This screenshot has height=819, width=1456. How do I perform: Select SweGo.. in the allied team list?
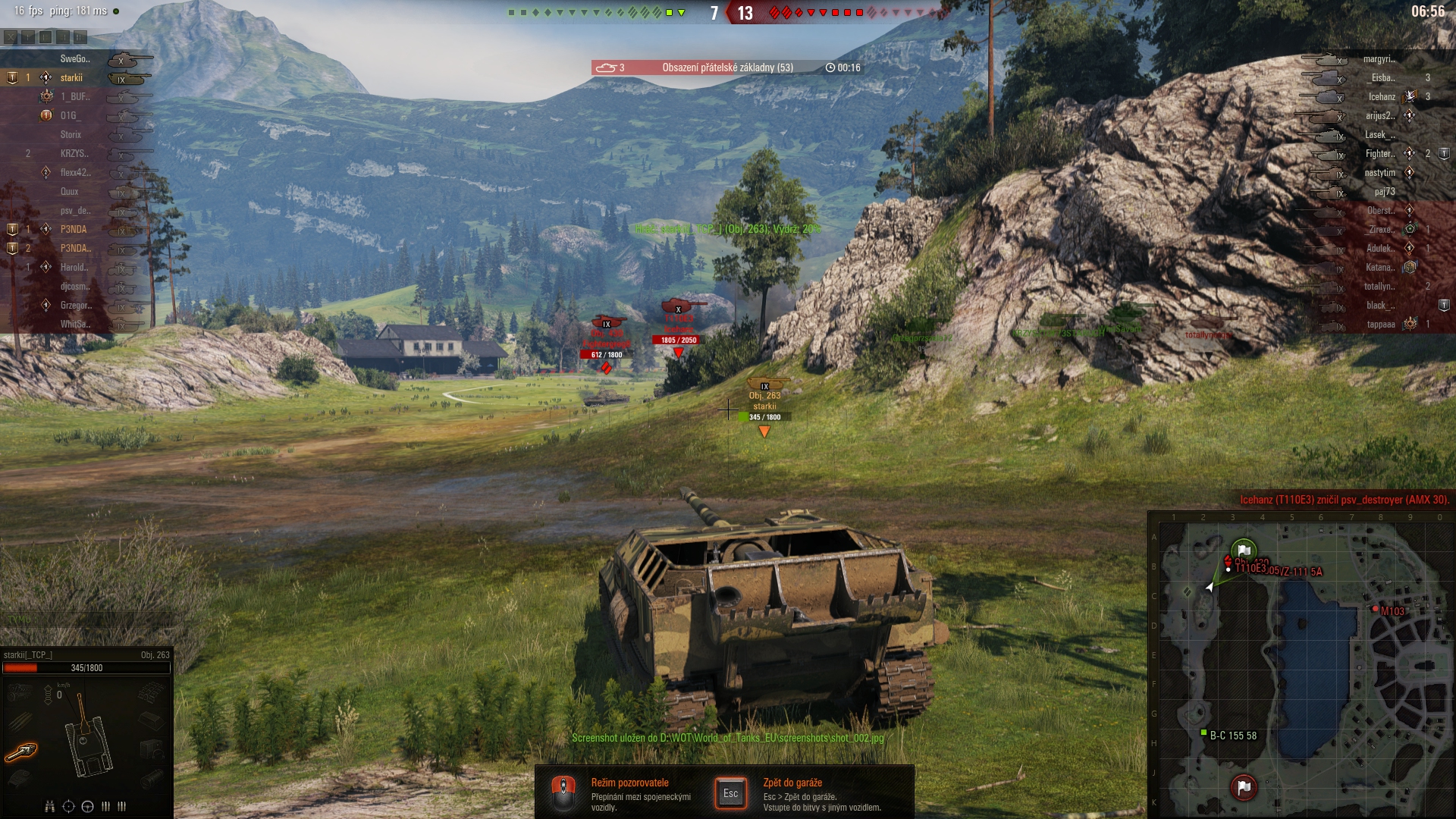click(x=75, y=59)
